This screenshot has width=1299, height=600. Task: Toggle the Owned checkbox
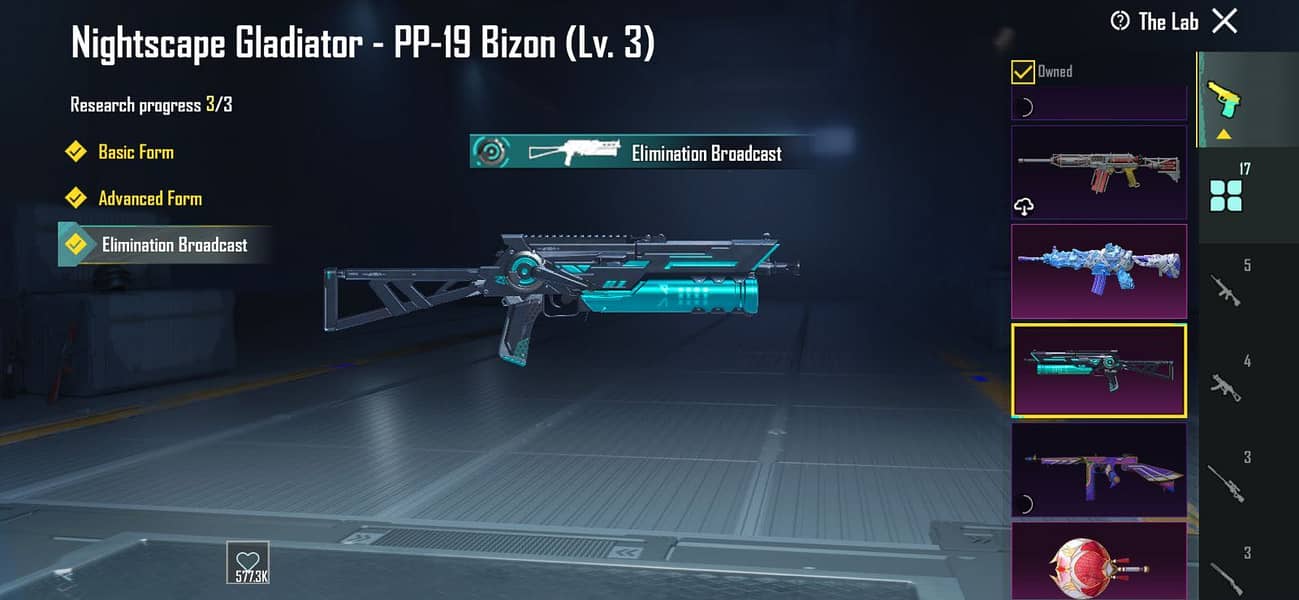[x=1023, y=72]
